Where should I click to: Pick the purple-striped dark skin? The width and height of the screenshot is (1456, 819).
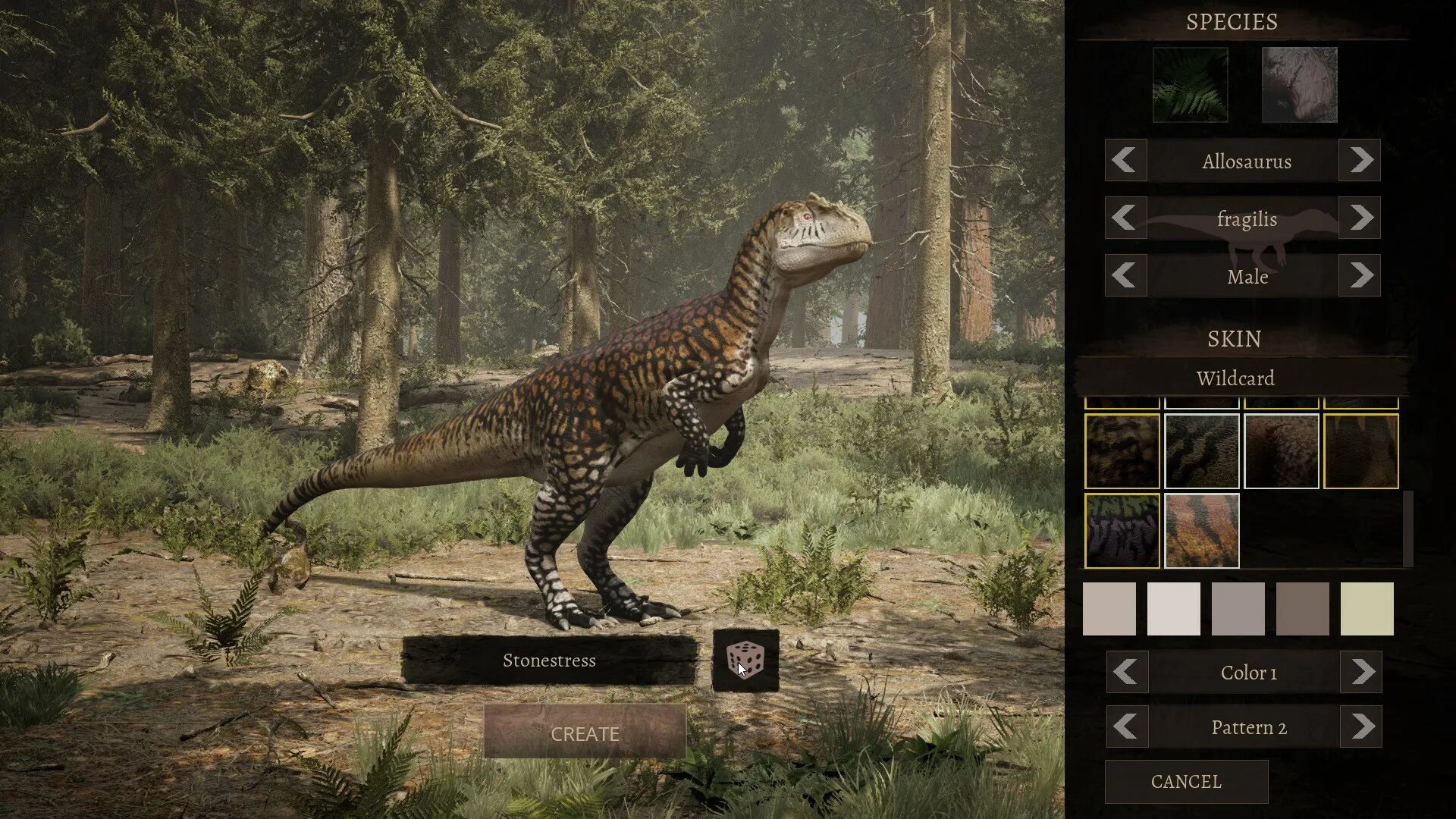(1122, 530)
